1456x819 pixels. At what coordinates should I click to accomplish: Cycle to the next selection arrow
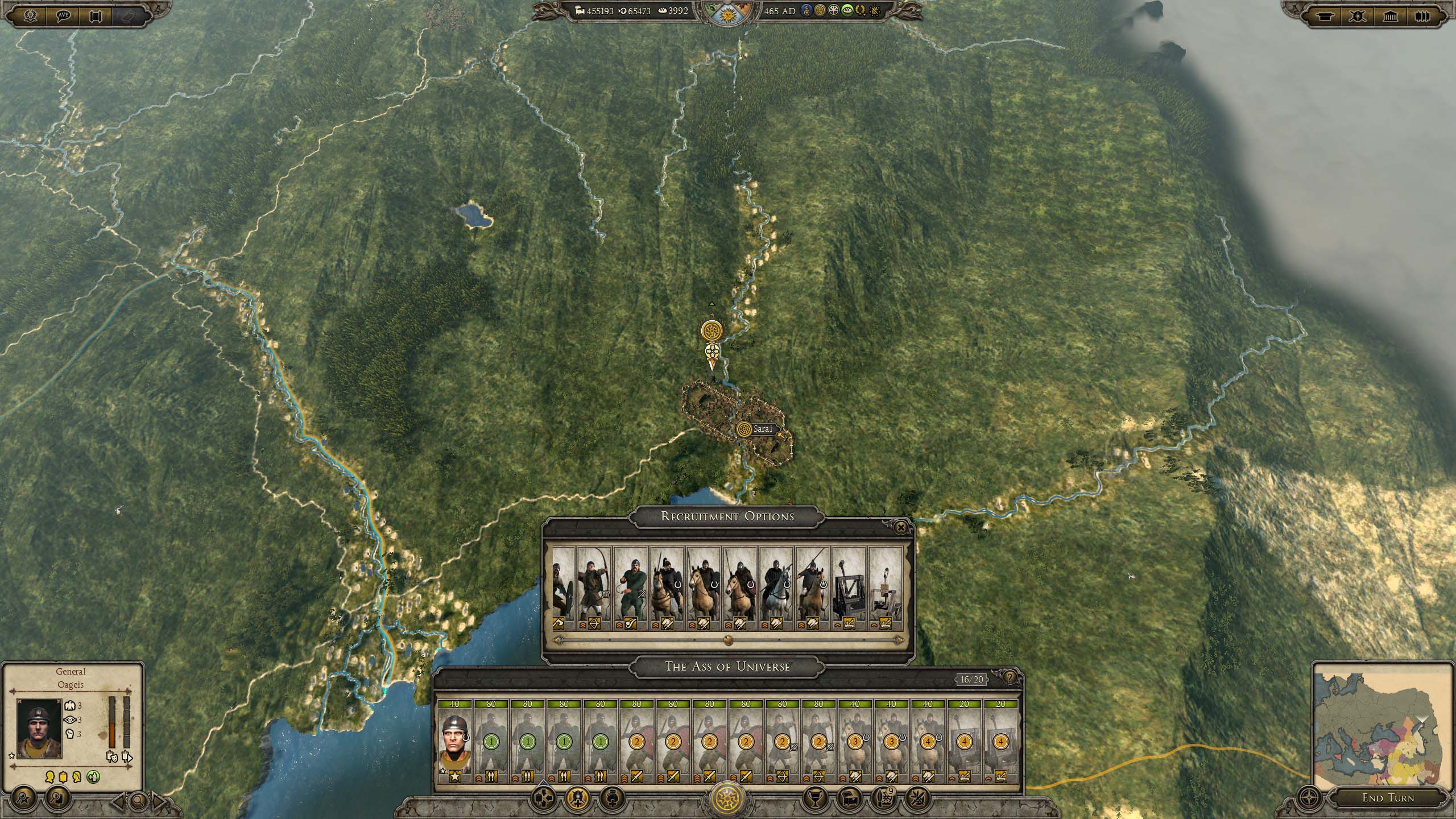click(159, 803)
